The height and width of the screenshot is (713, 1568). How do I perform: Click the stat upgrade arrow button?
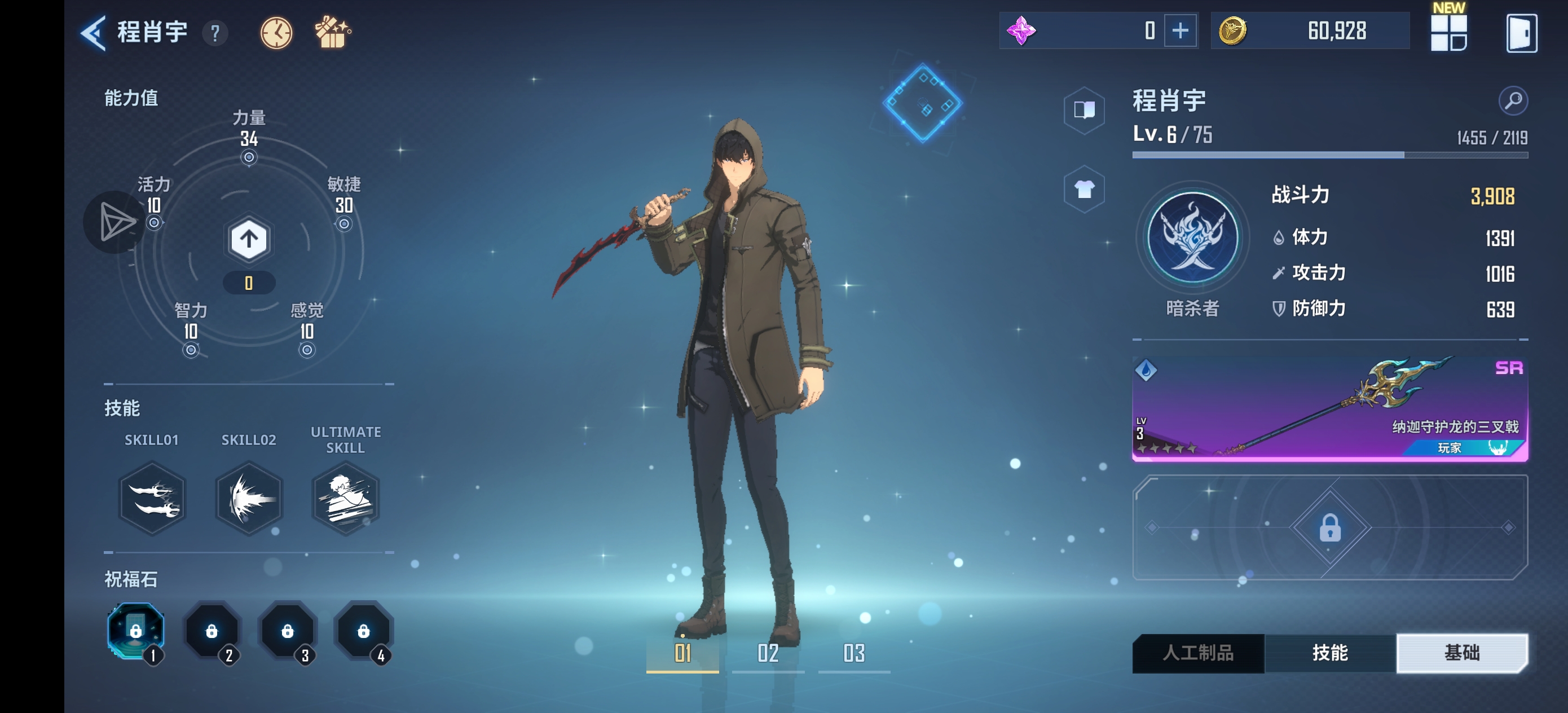(248, 239)
